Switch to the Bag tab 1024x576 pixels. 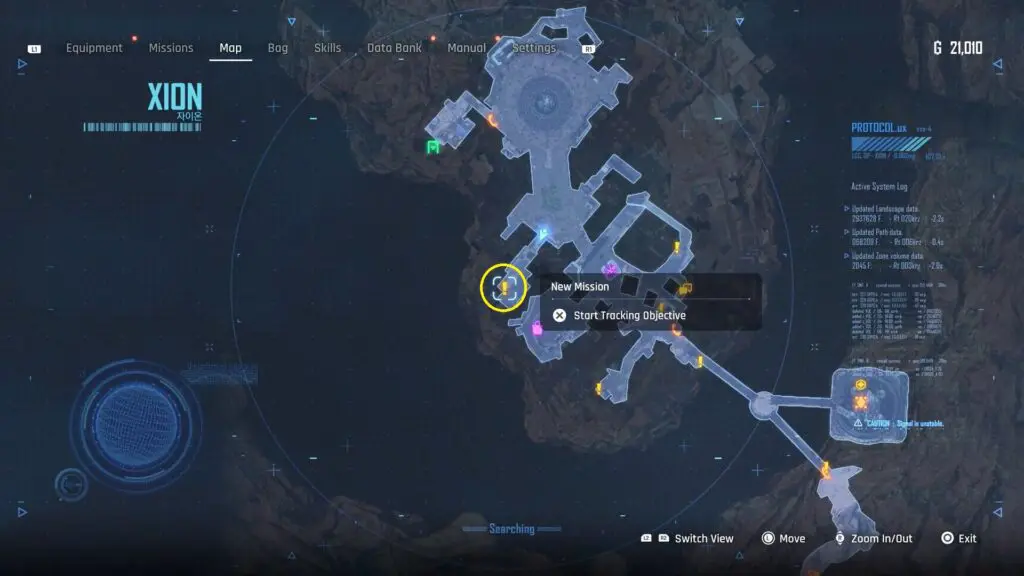[278, 48]
